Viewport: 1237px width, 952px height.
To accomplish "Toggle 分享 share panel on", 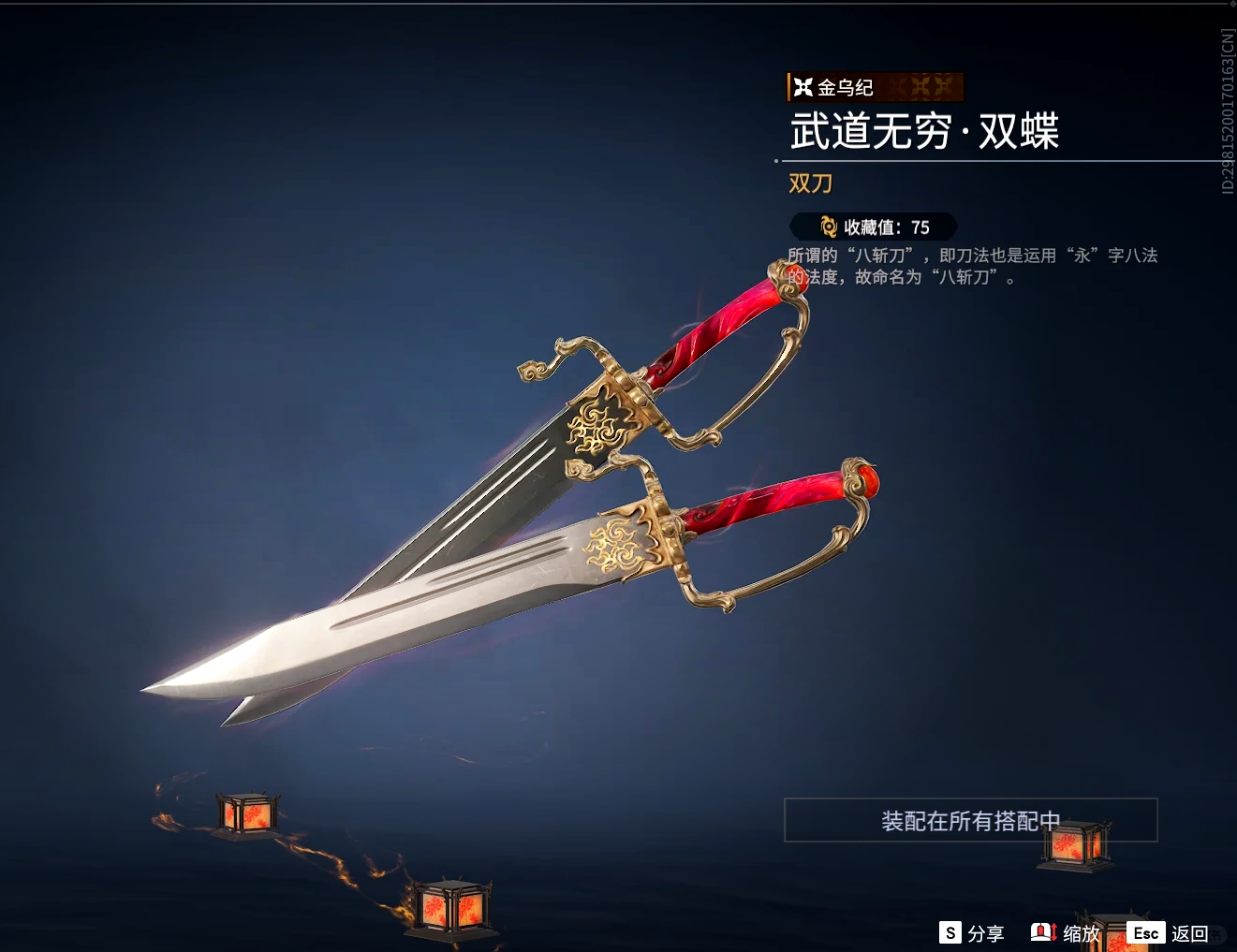I will pyautogui.click(x=984, y=933).
